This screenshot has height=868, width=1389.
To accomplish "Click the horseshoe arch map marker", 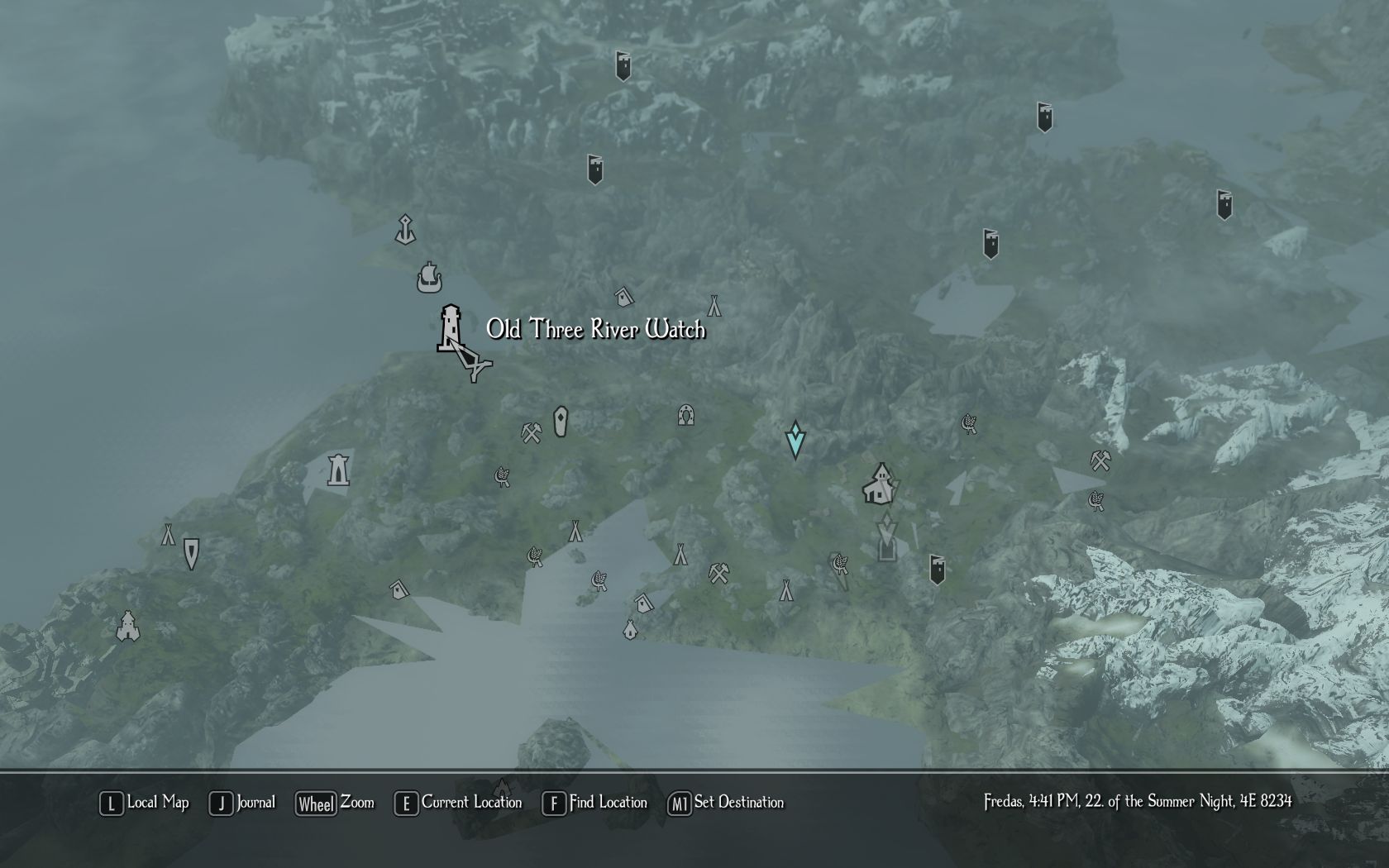I will pos(685,414).
